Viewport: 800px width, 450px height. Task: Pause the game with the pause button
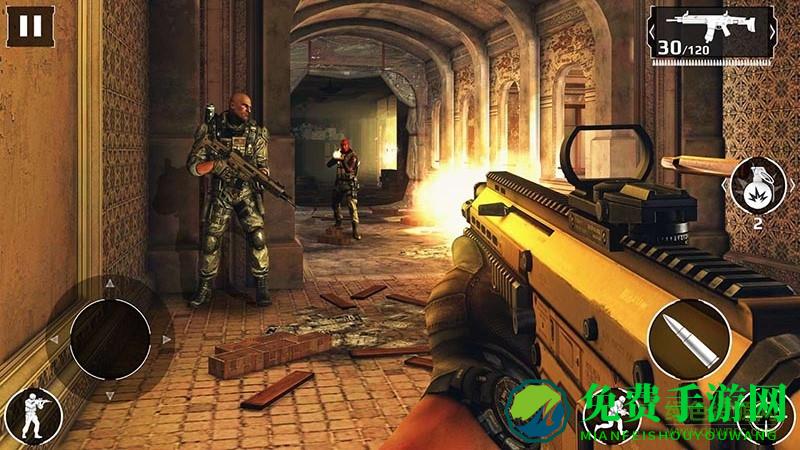point(31,25)
